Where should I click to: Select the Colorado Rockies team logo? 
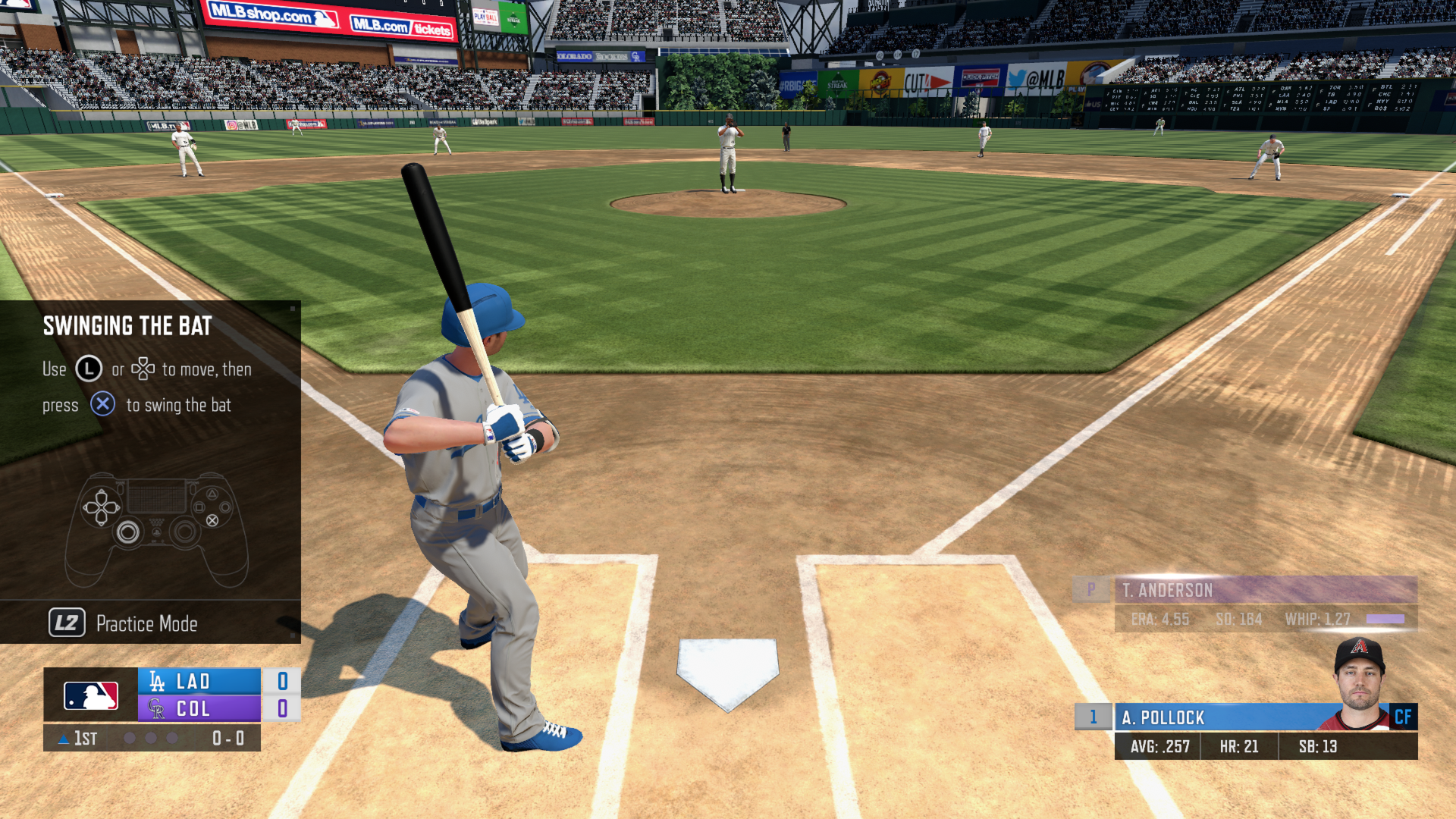coord(159,708)
